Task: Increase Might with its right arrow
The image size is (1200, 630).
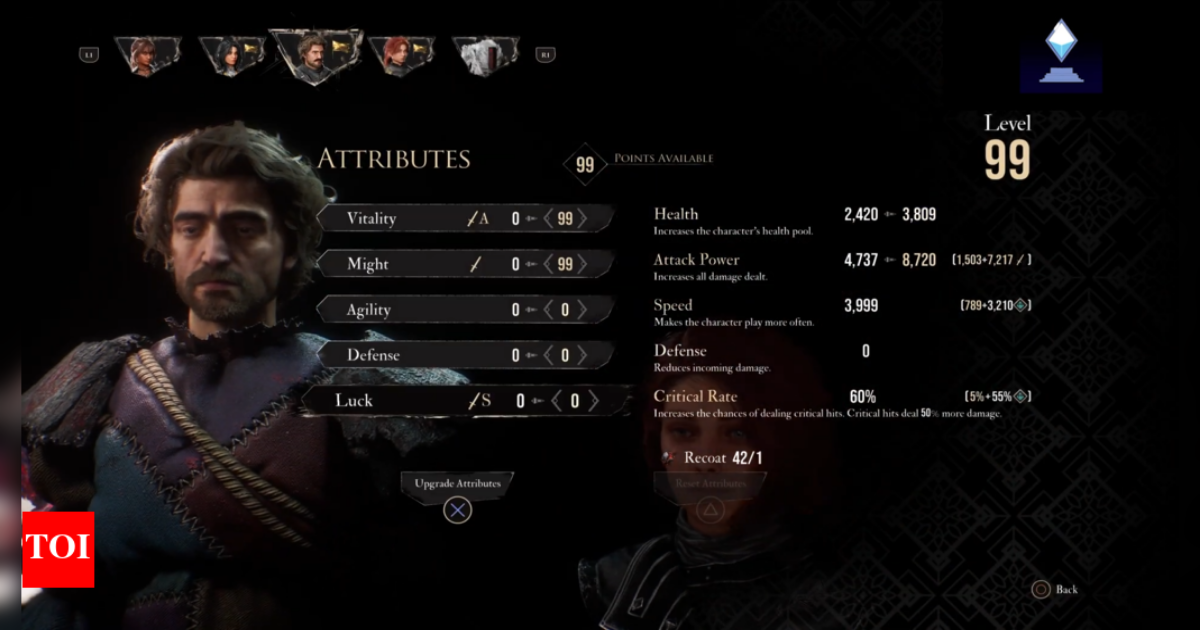Action: tap(583, 265)
